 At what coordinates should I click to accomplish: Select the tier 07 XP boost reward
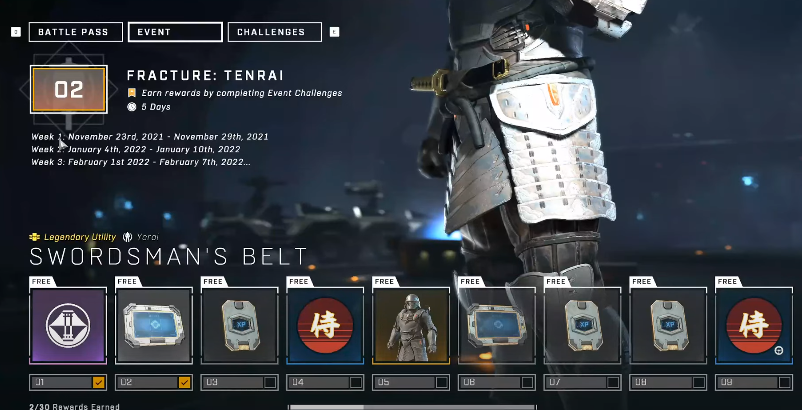tap(582, 326)
